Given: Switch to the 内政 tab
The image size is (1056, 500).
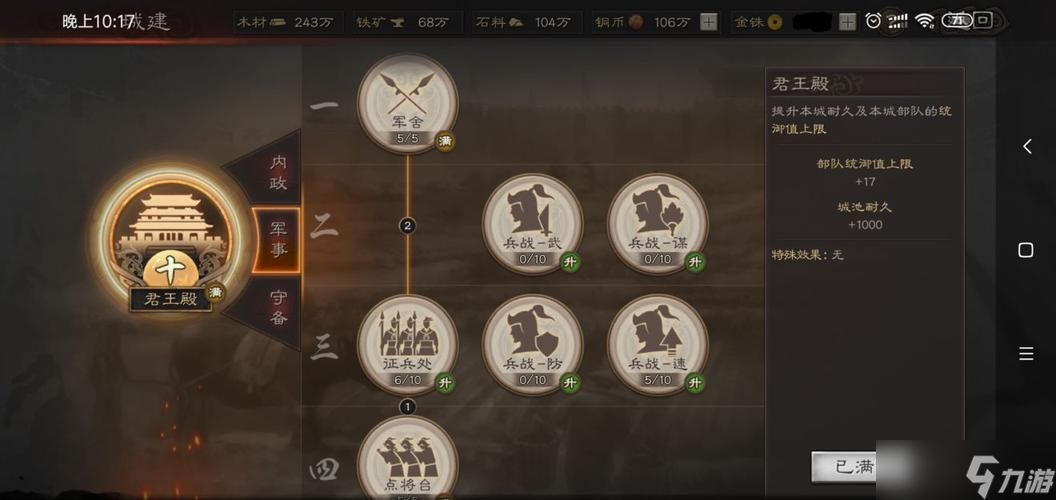Looking at the screenshot, I should (x=276, y=173).
